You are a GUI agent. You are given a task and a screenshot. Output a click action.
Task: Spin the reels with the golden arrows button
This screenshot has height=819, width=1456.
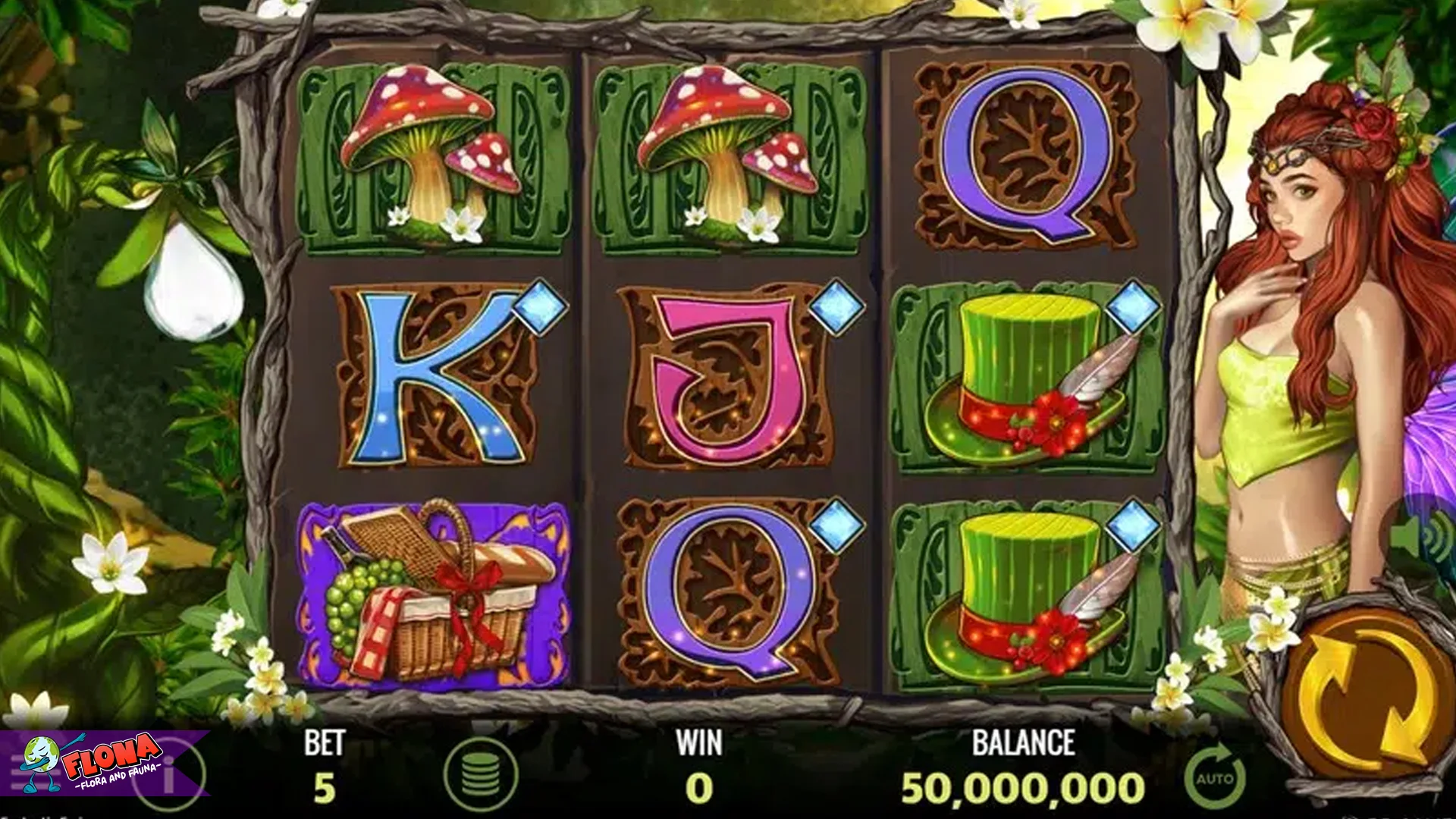(1367, 696)
